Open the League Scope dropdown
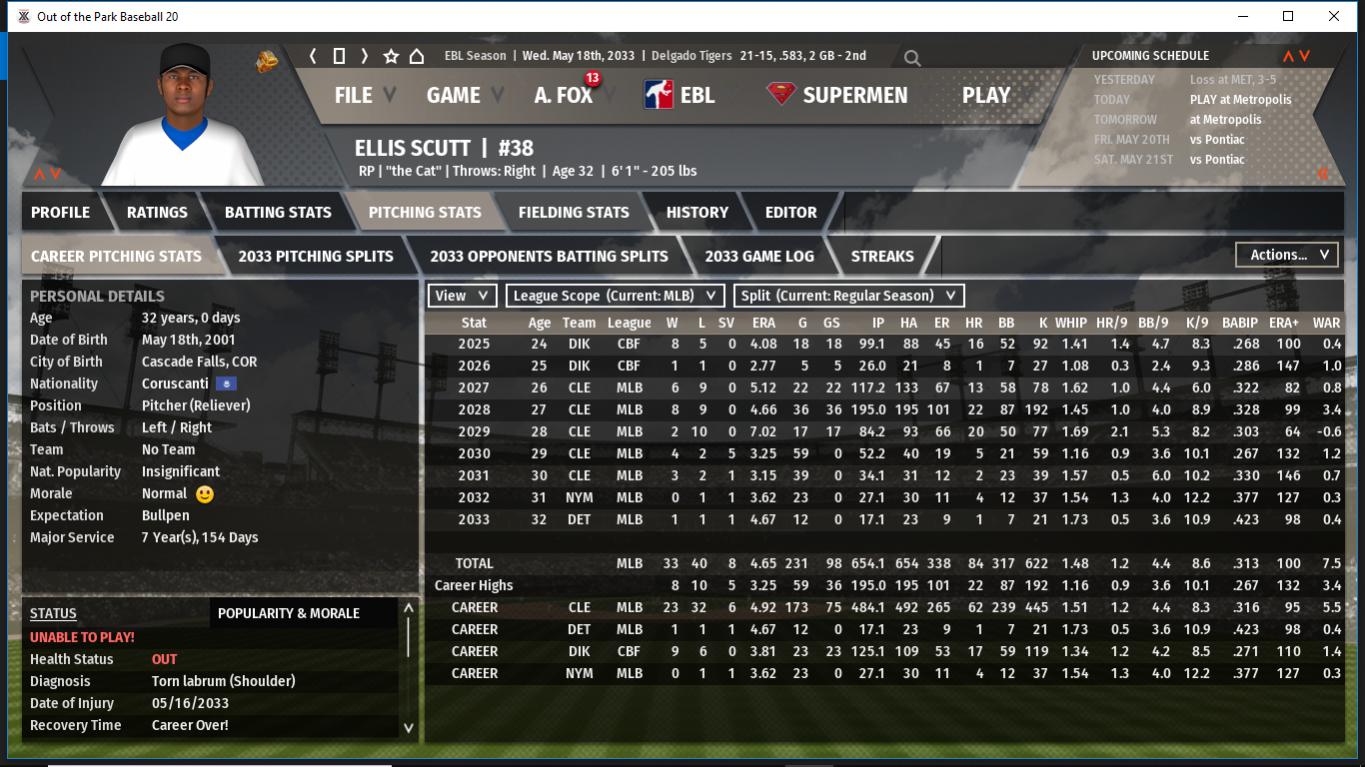The image size is (1365, 767). click(615, 295)
